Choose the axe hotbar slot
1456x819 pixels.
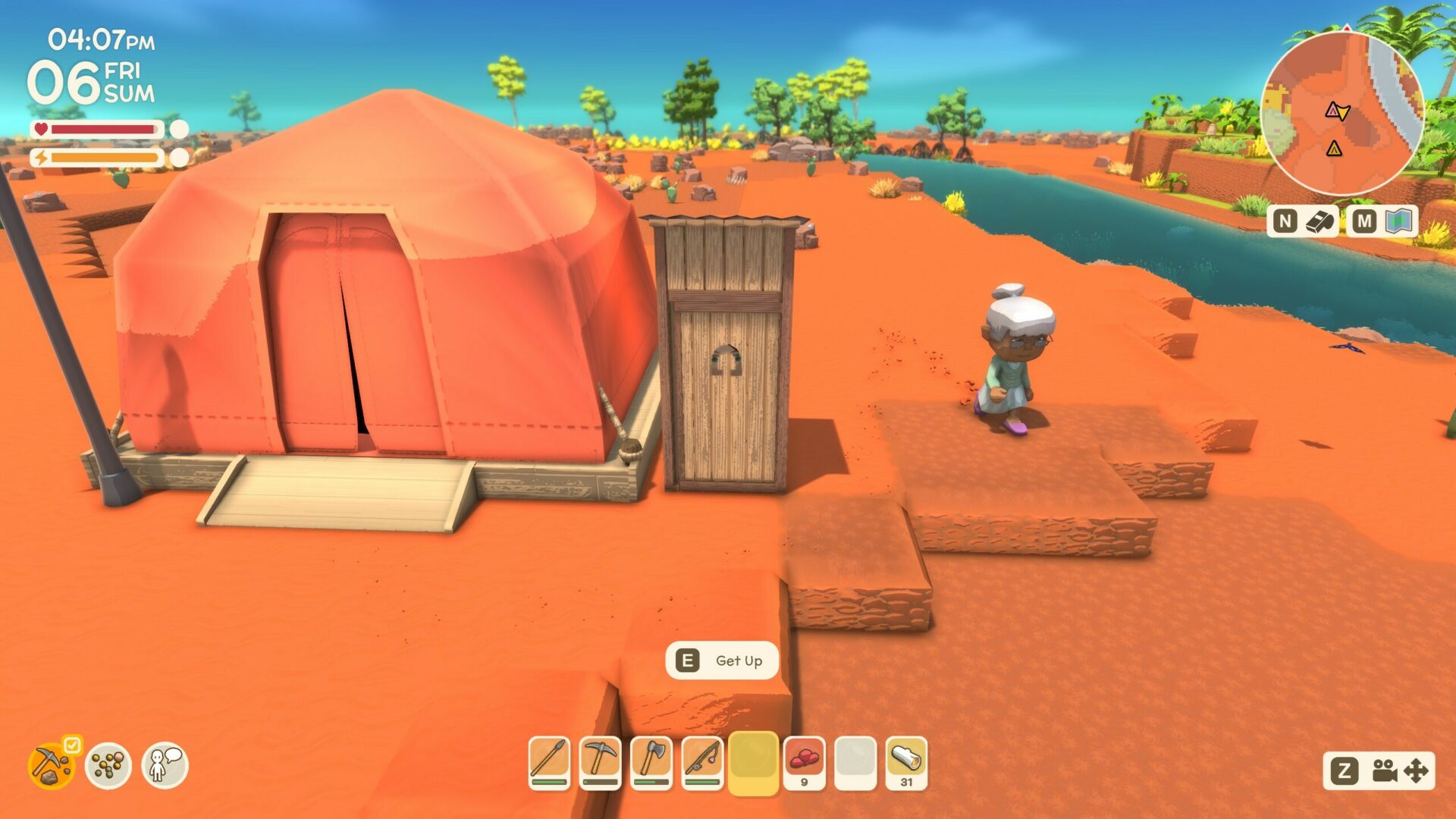pyautogui.click(x=651, y=761)
